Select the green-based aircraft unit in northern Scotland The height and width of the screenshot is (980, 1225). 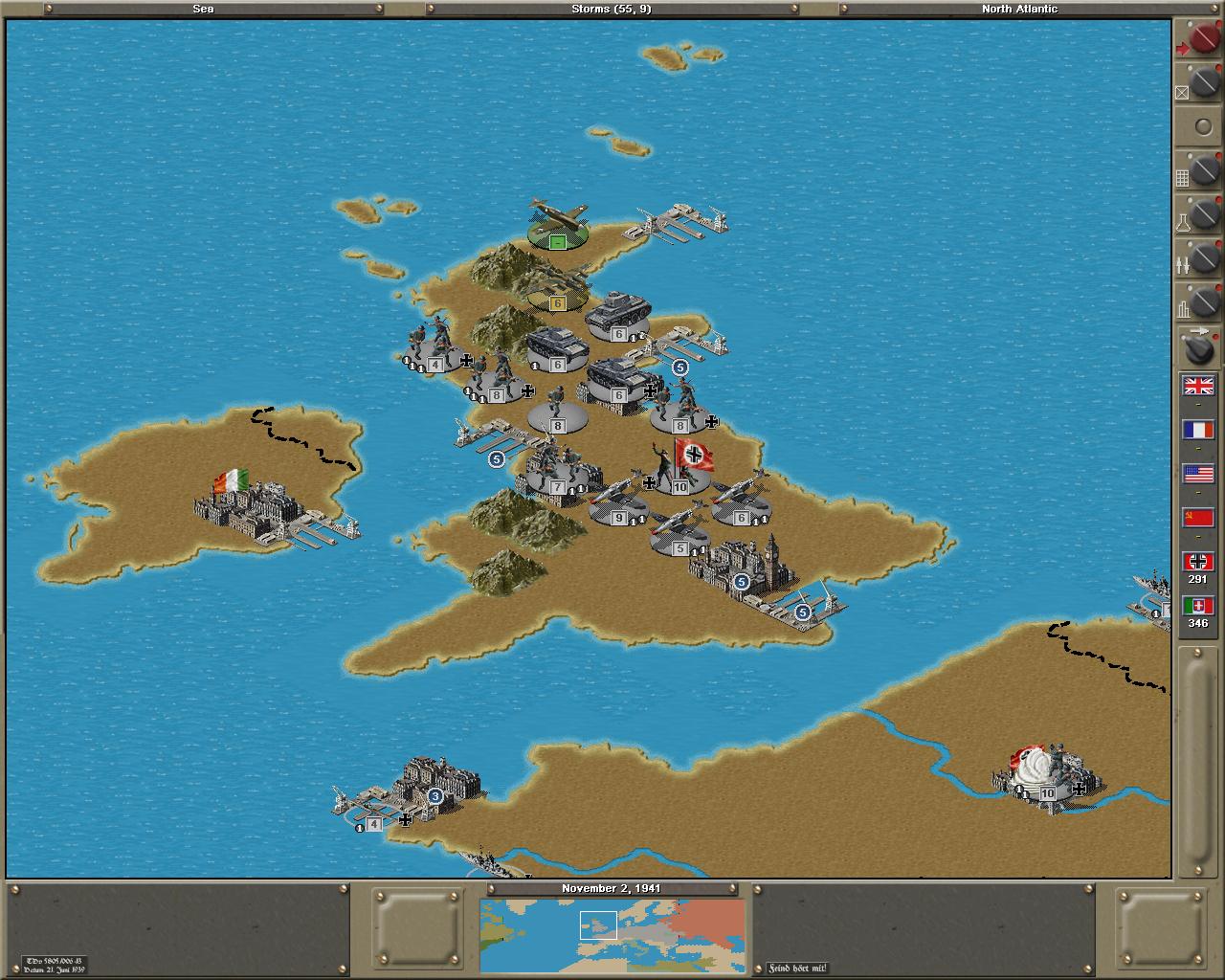tap(557, 226)
